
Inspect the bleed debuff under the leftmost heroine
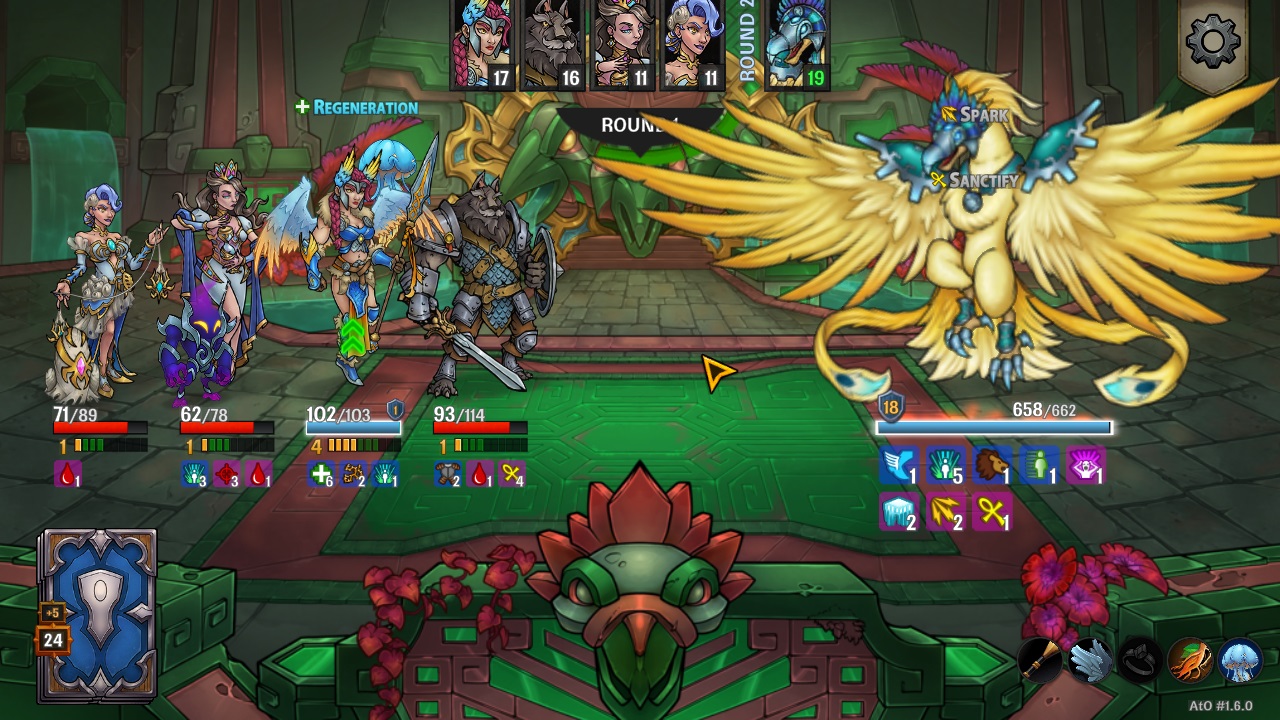69,472
